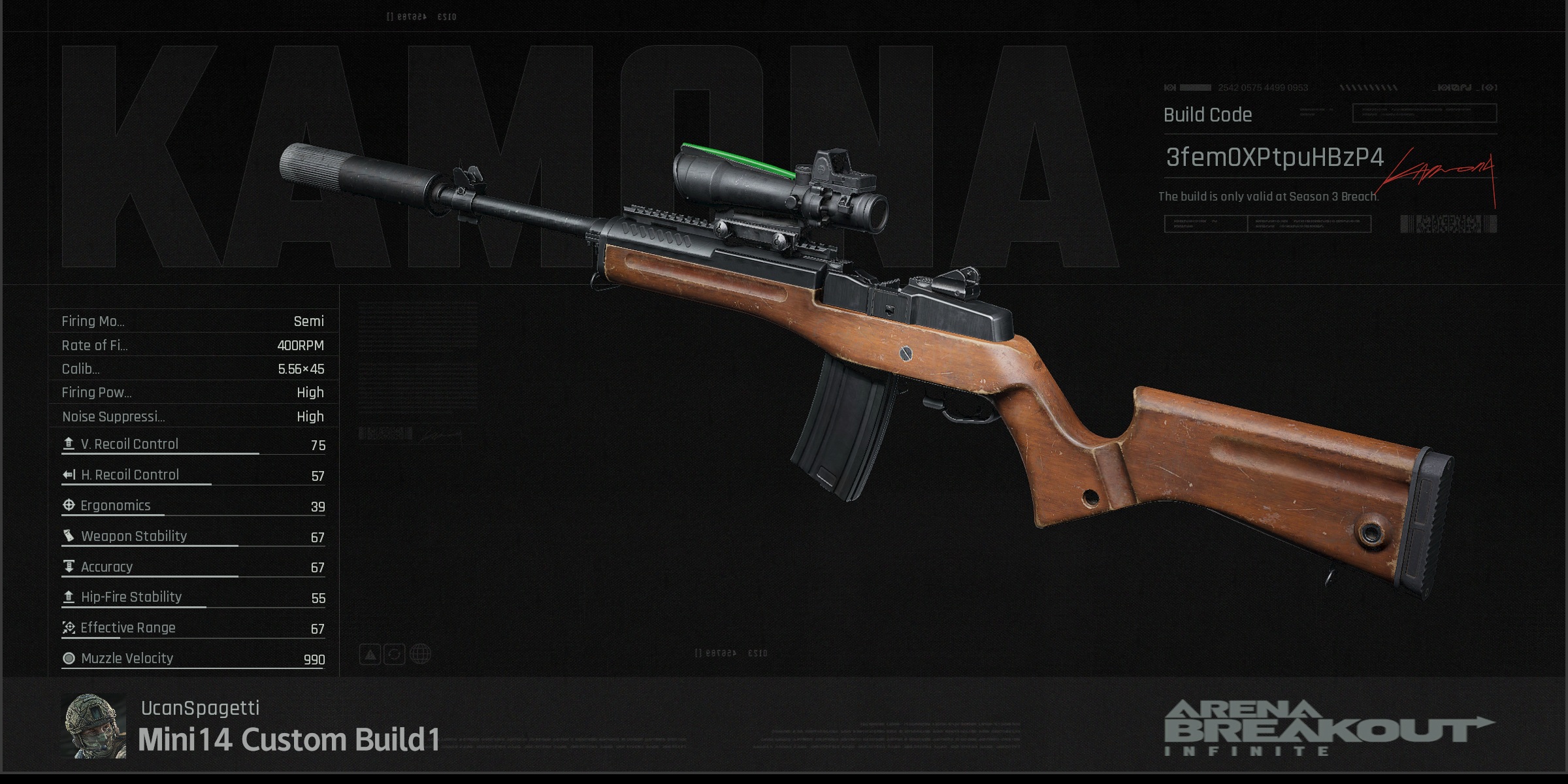Click the circular refresh arrow icon
Image resolution: width=1568 pixels, height=784 pixels.
[x=395, y=654]
